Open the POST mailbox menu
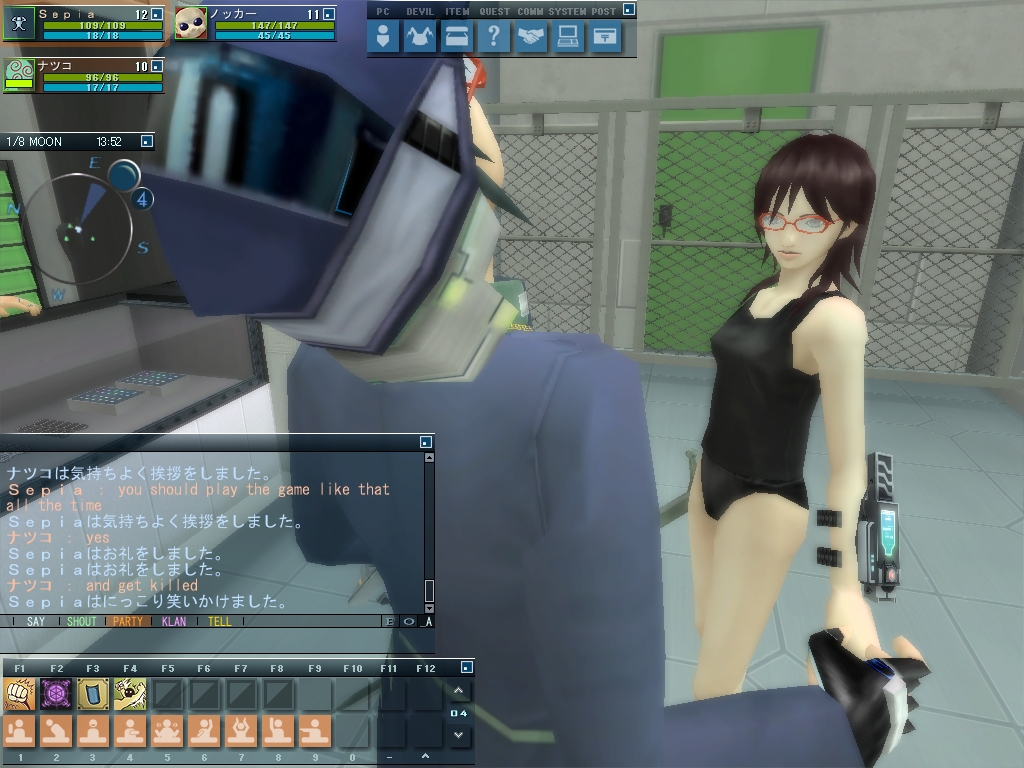 point(605,38)
